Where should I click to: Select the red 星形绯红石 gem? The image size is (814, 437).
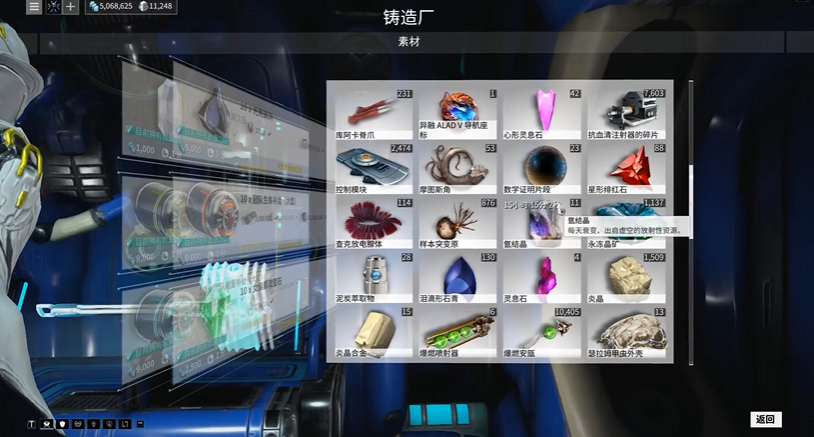pyautogui.click(x=626, y=167)
